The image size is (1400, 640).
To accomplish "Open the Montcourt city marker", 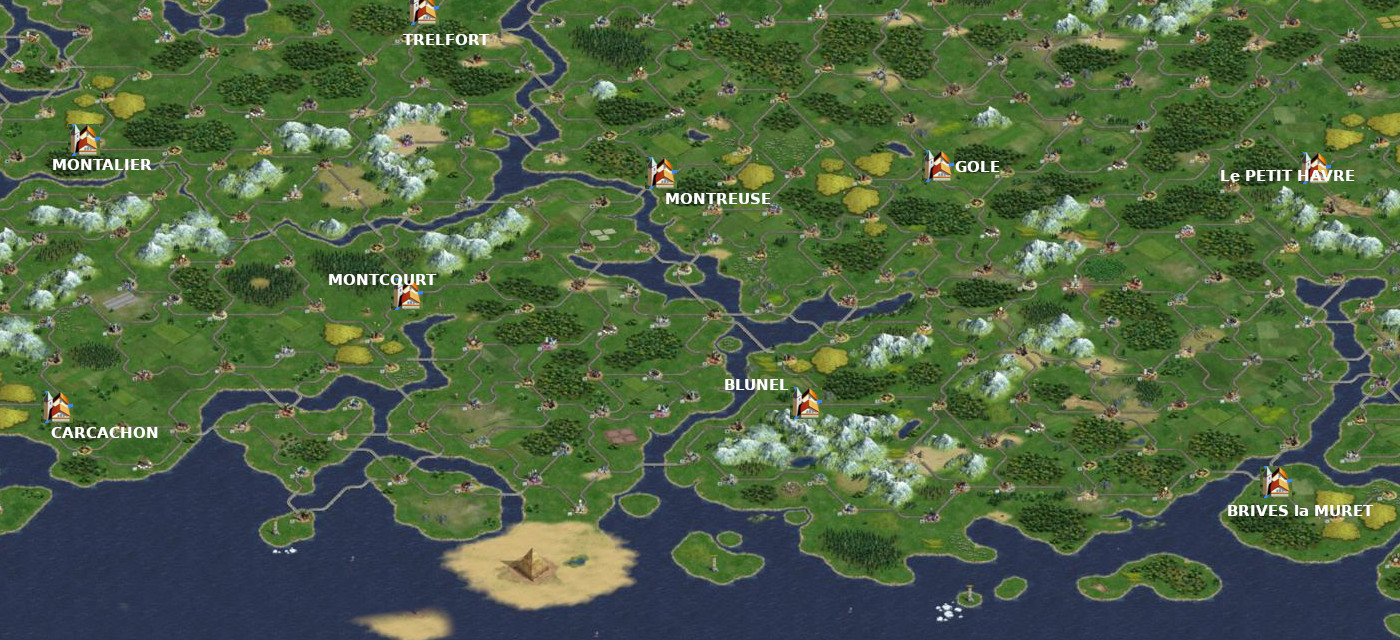I will coord(407,295).
